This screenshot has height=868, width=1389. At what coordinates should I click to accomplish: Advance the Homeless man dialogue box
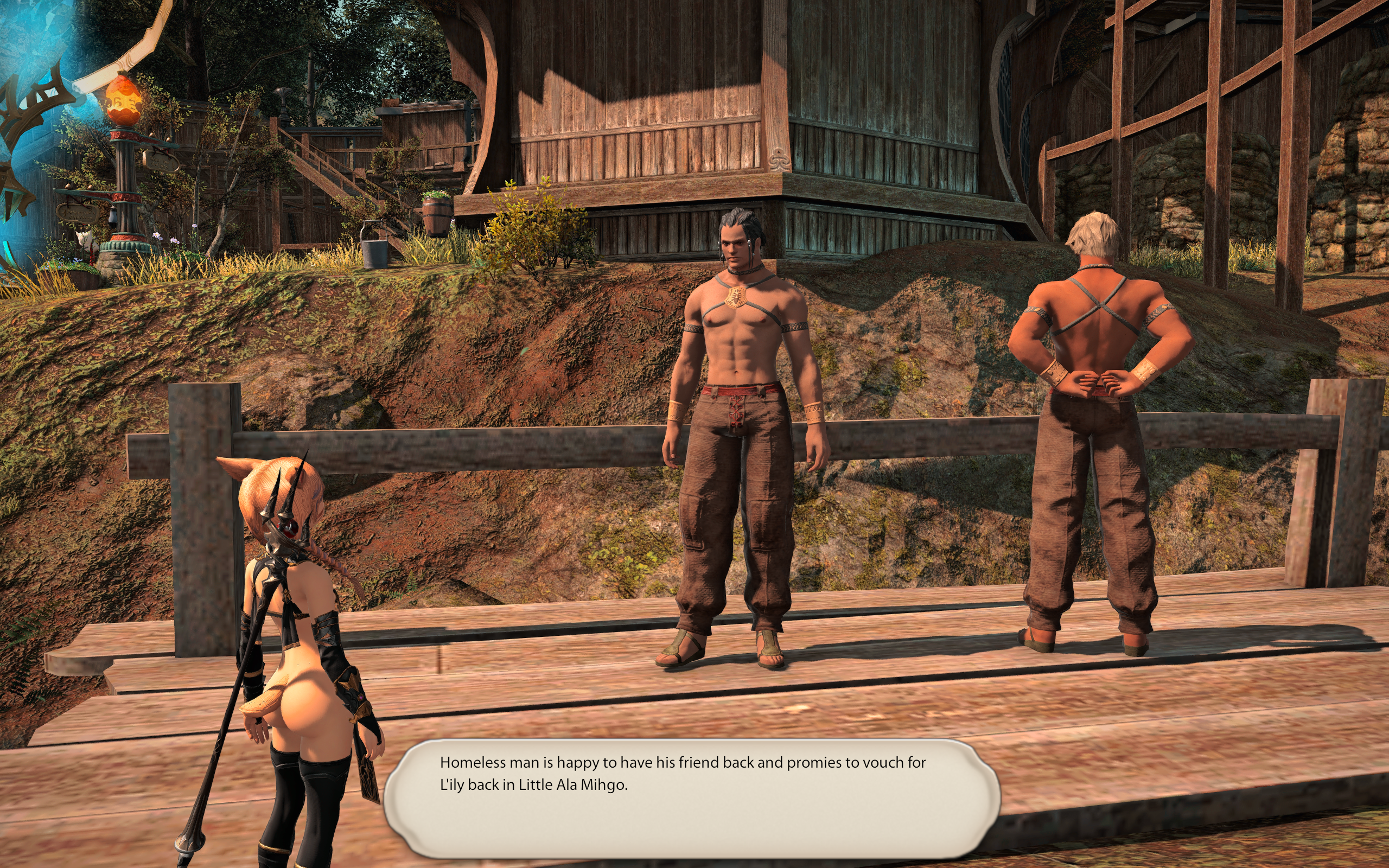(691, 798)
